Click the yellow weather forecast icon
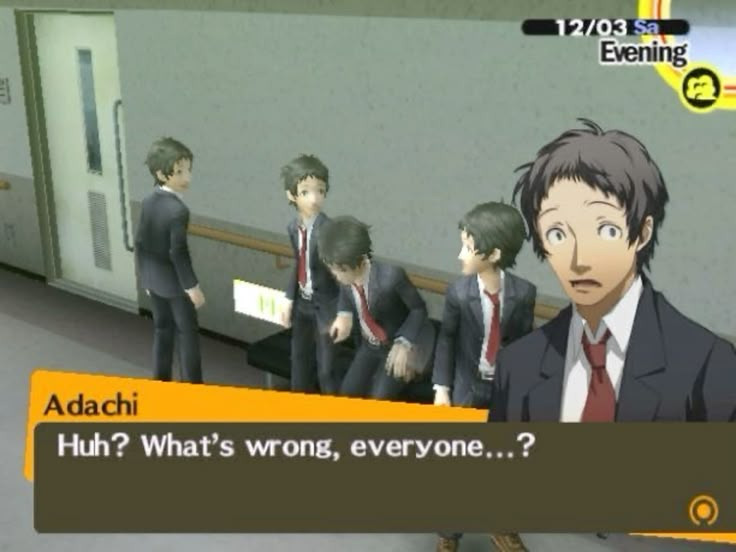The image size is (736, 552). point(702,88)
